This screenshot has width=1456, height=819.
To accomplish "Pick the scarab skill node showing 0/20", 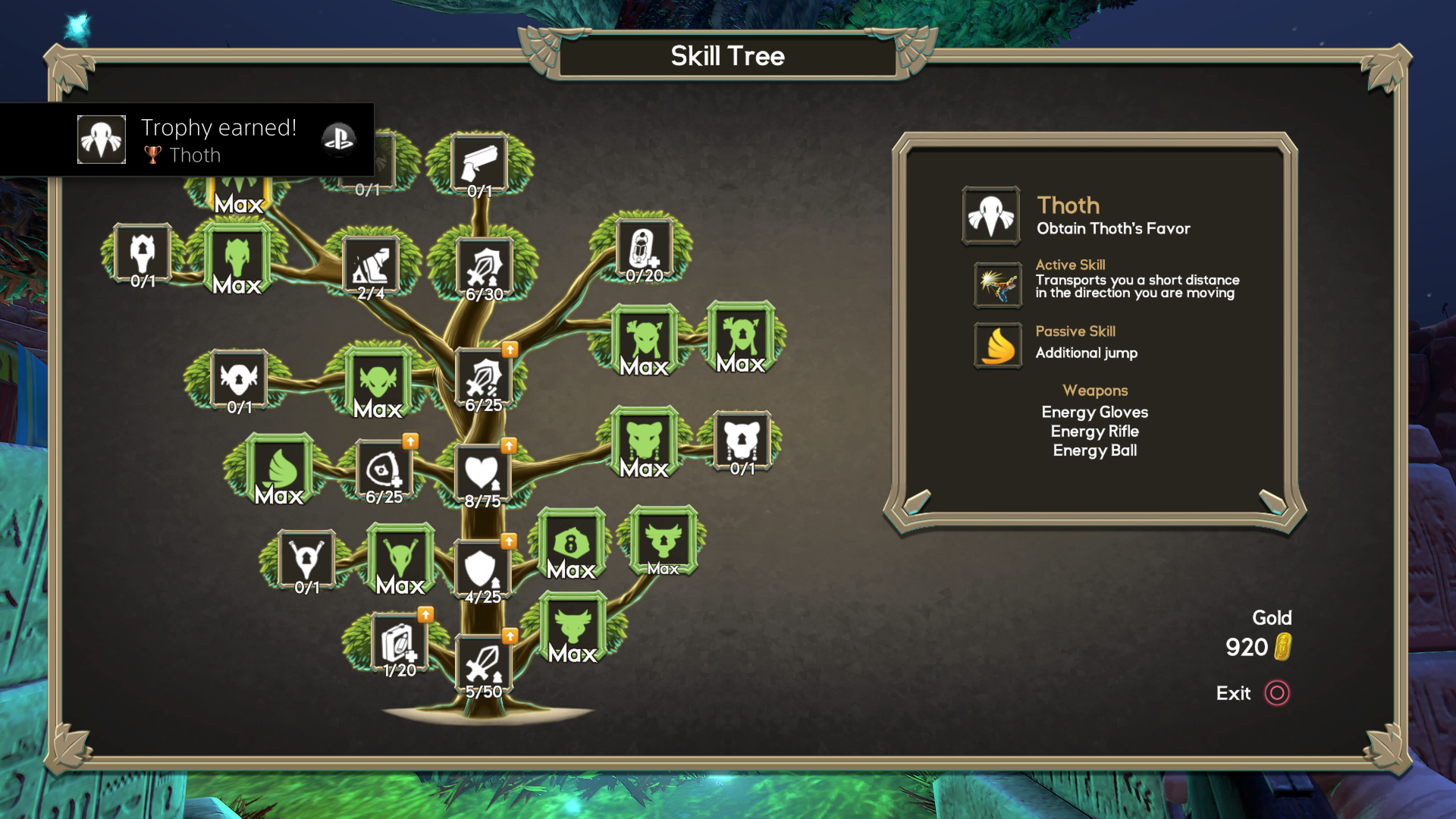I will [x=644, y=249].
